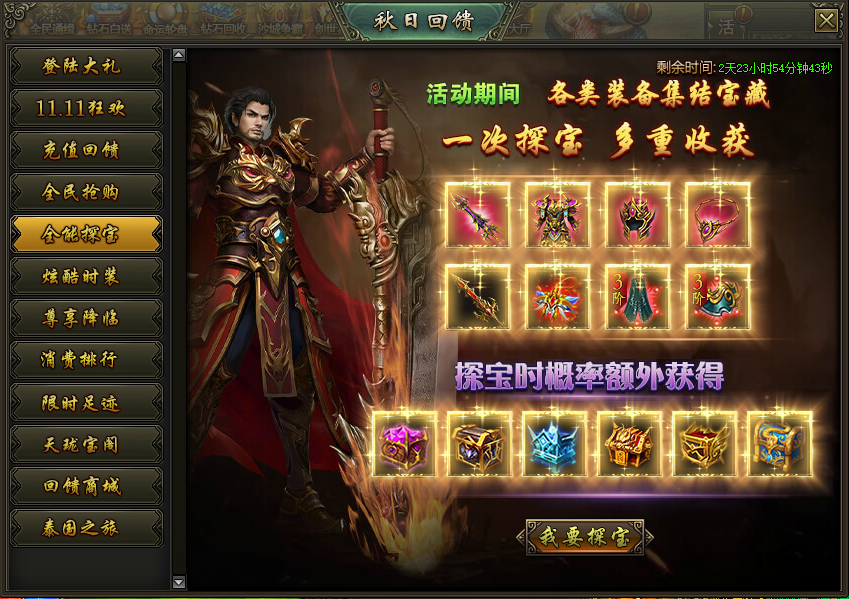Select the 泰国之旅 tab
The height and width of the screenshot is (599, 849).
tap(85, 528)
